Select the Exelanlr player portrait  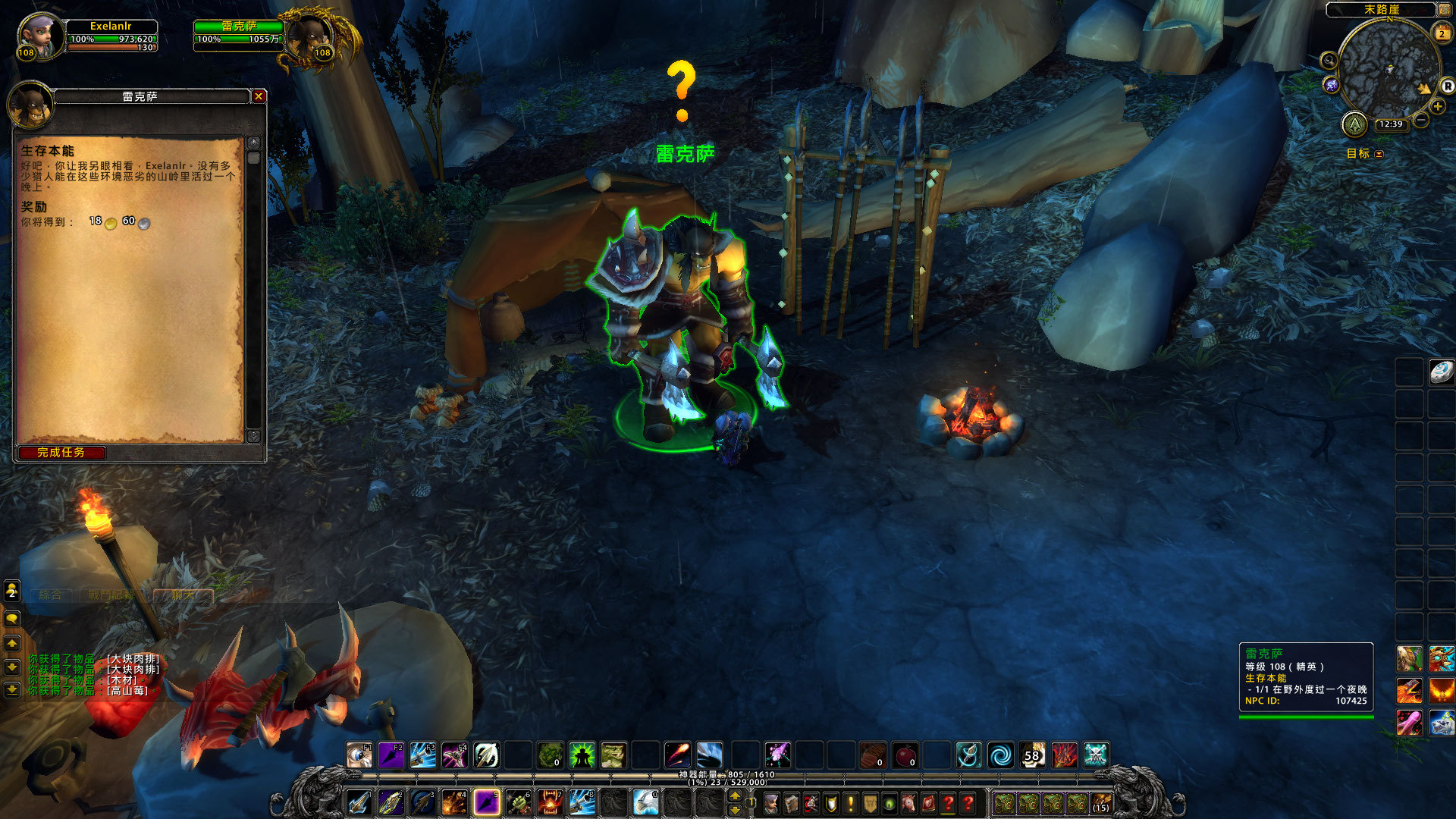(x=38, y=36)
